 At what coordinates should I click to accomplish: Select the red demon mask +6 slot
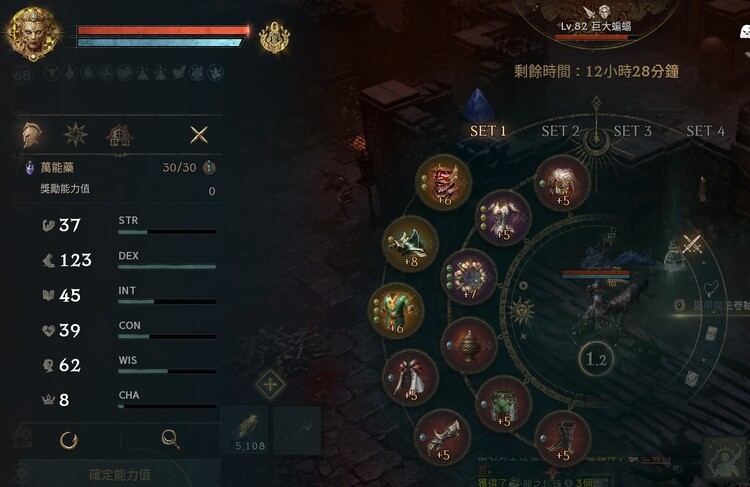tap(443, 182)
